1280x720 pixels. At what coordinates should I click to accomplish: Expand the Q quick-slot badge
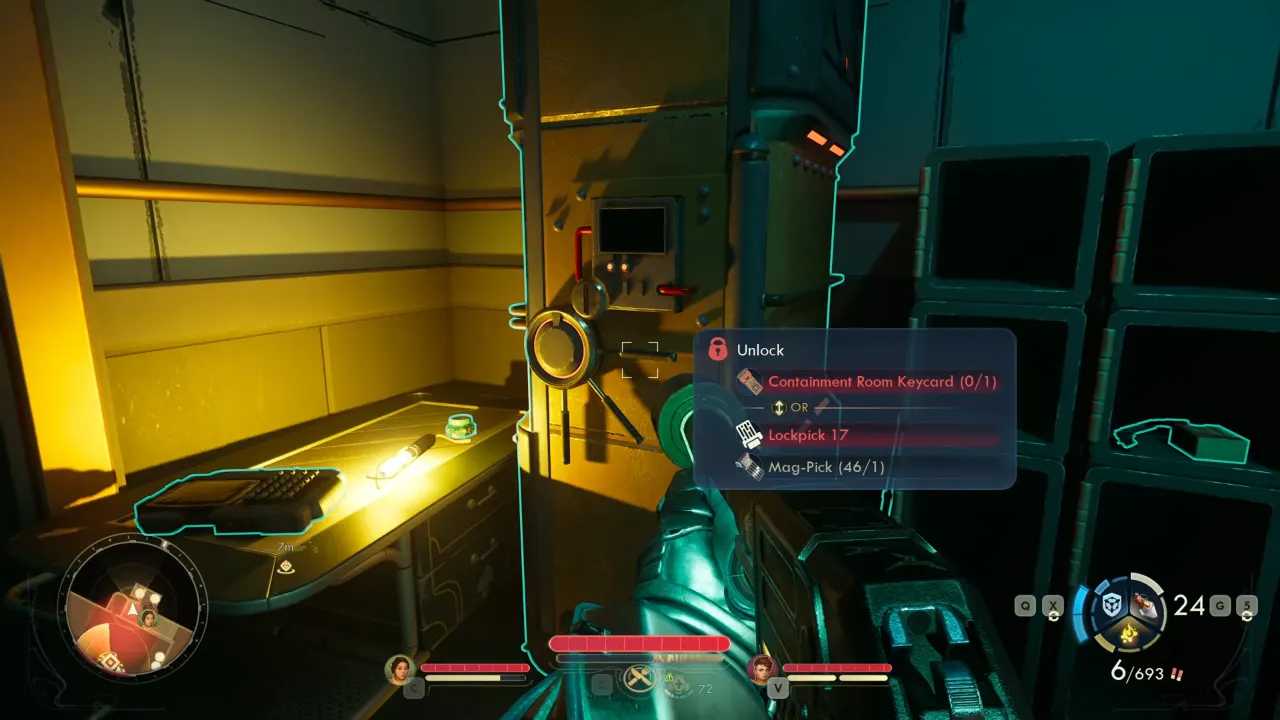[x=1025, y=605]
